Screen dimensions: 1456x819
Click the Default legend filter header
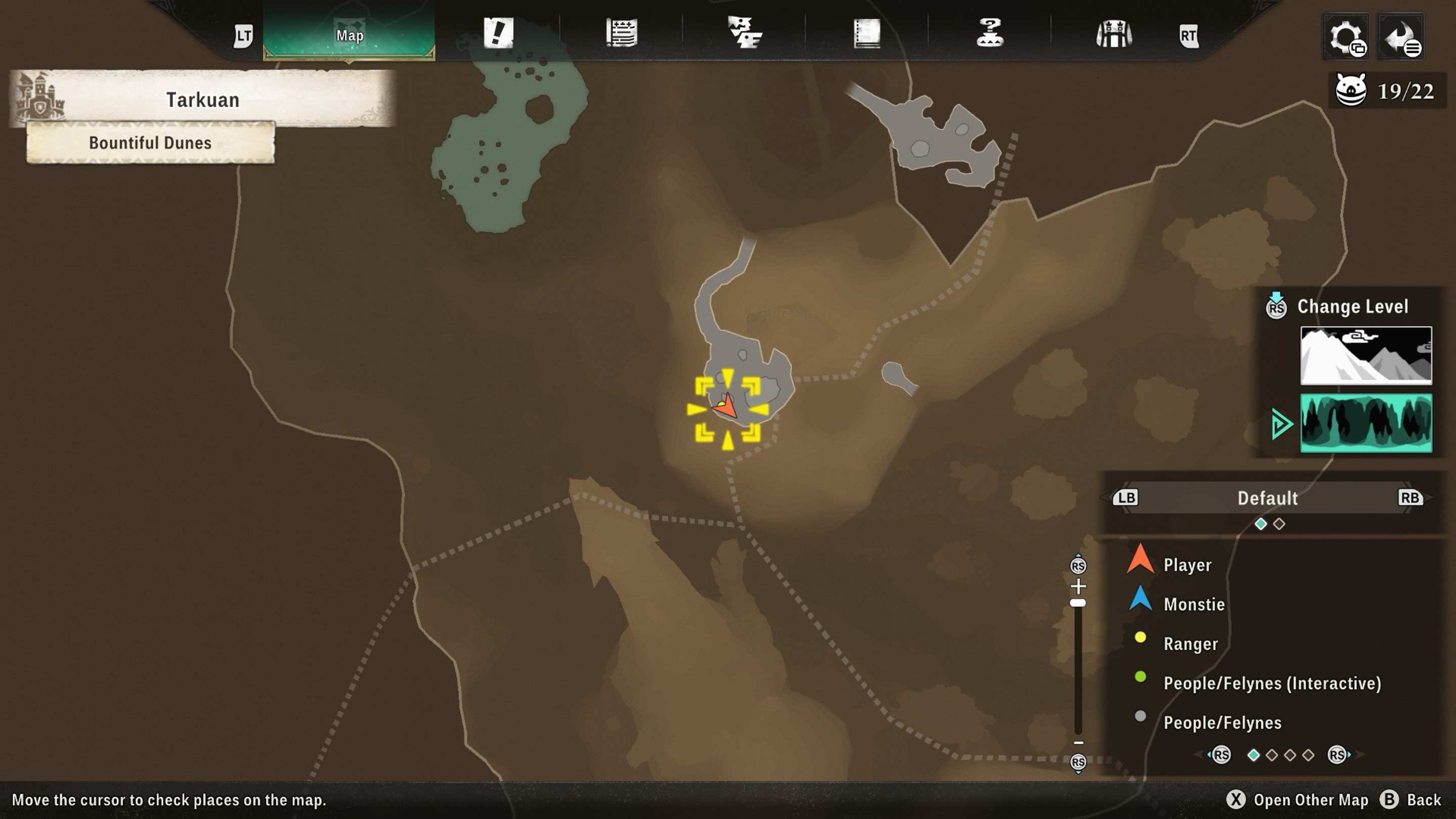(x=1267, y=498)
